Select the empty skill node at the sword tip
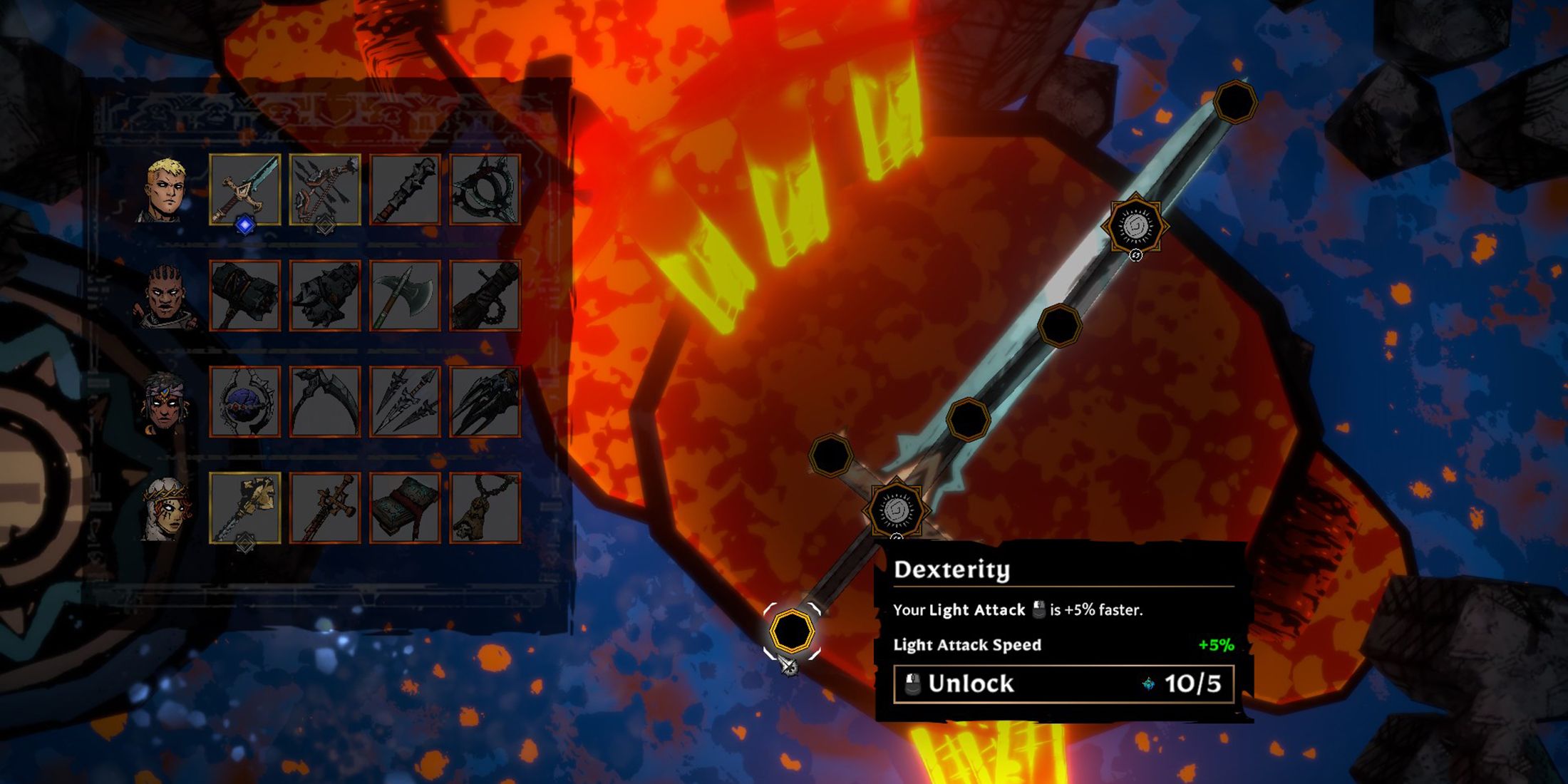The image size is (1568, 784). click(x=1237, y=100)
